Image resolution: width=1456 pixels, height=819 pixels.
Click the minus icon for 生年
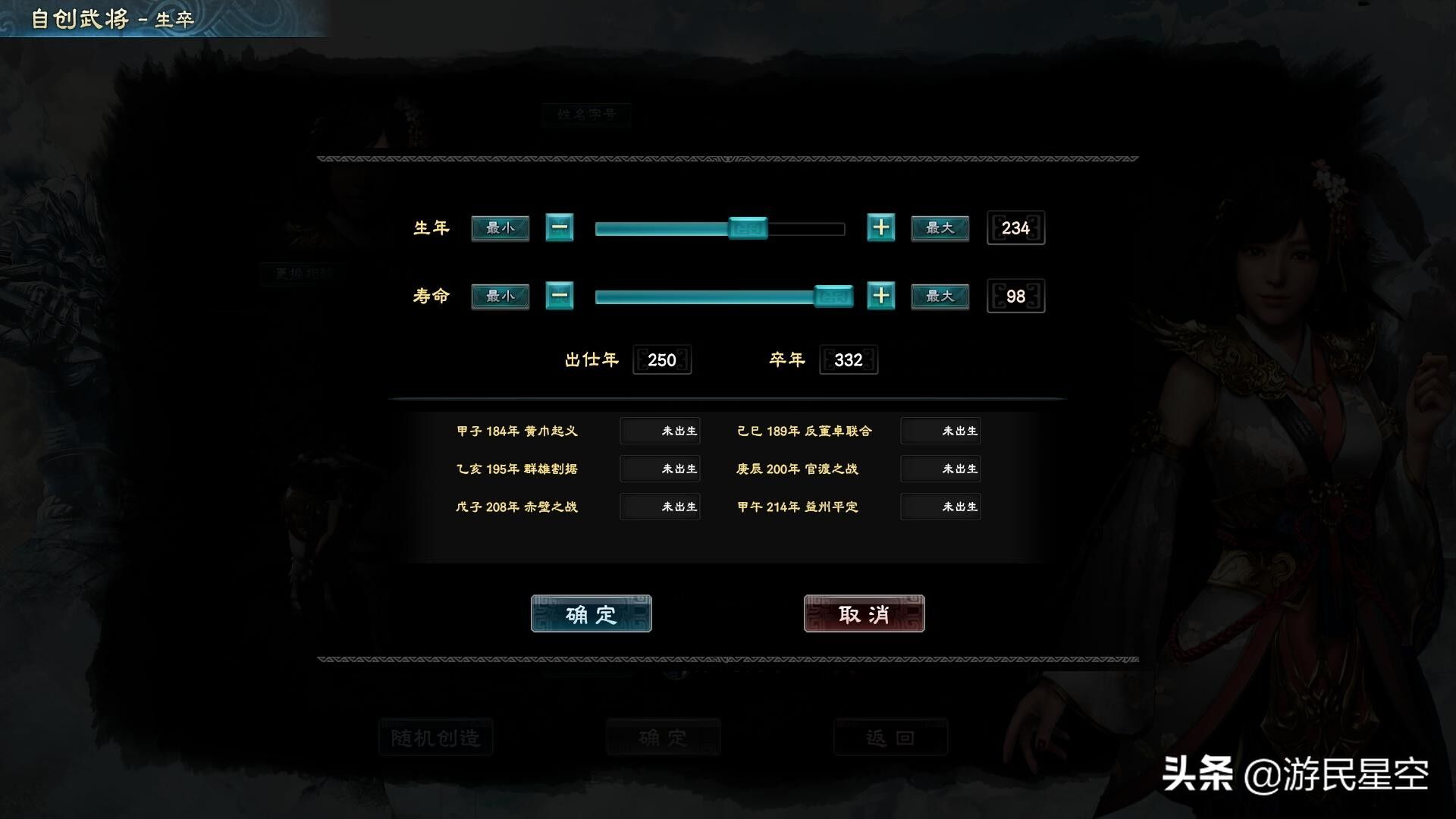click(x=559, y=227)
